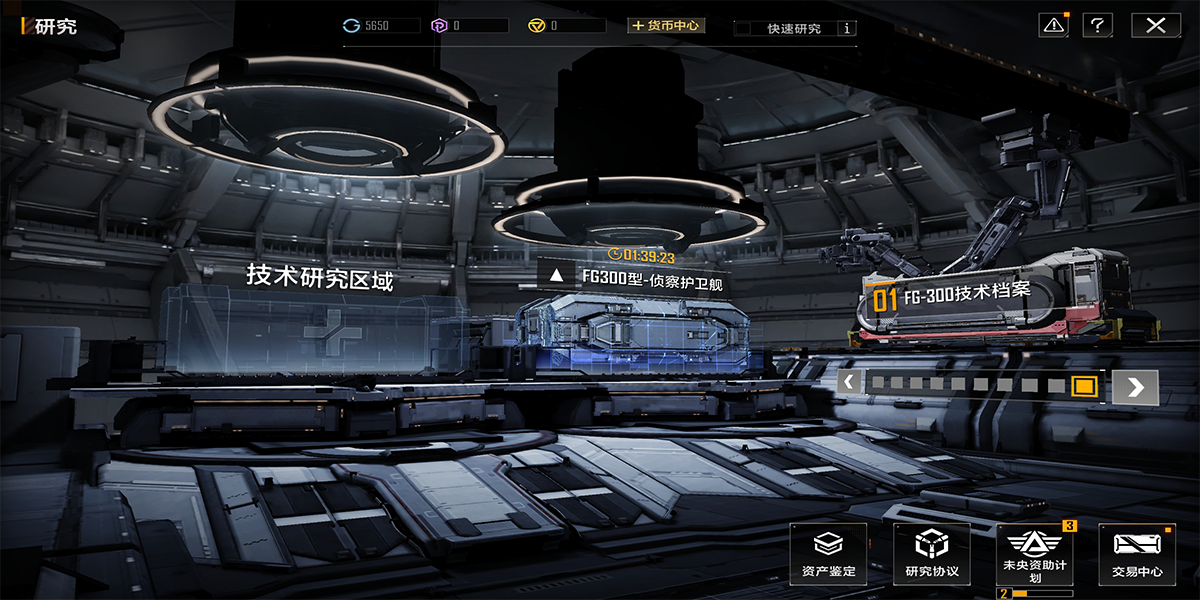Screen dimensions: 1200x600
Task: Open 资产鉴定 asset appraisal
Action: point(829,554)
